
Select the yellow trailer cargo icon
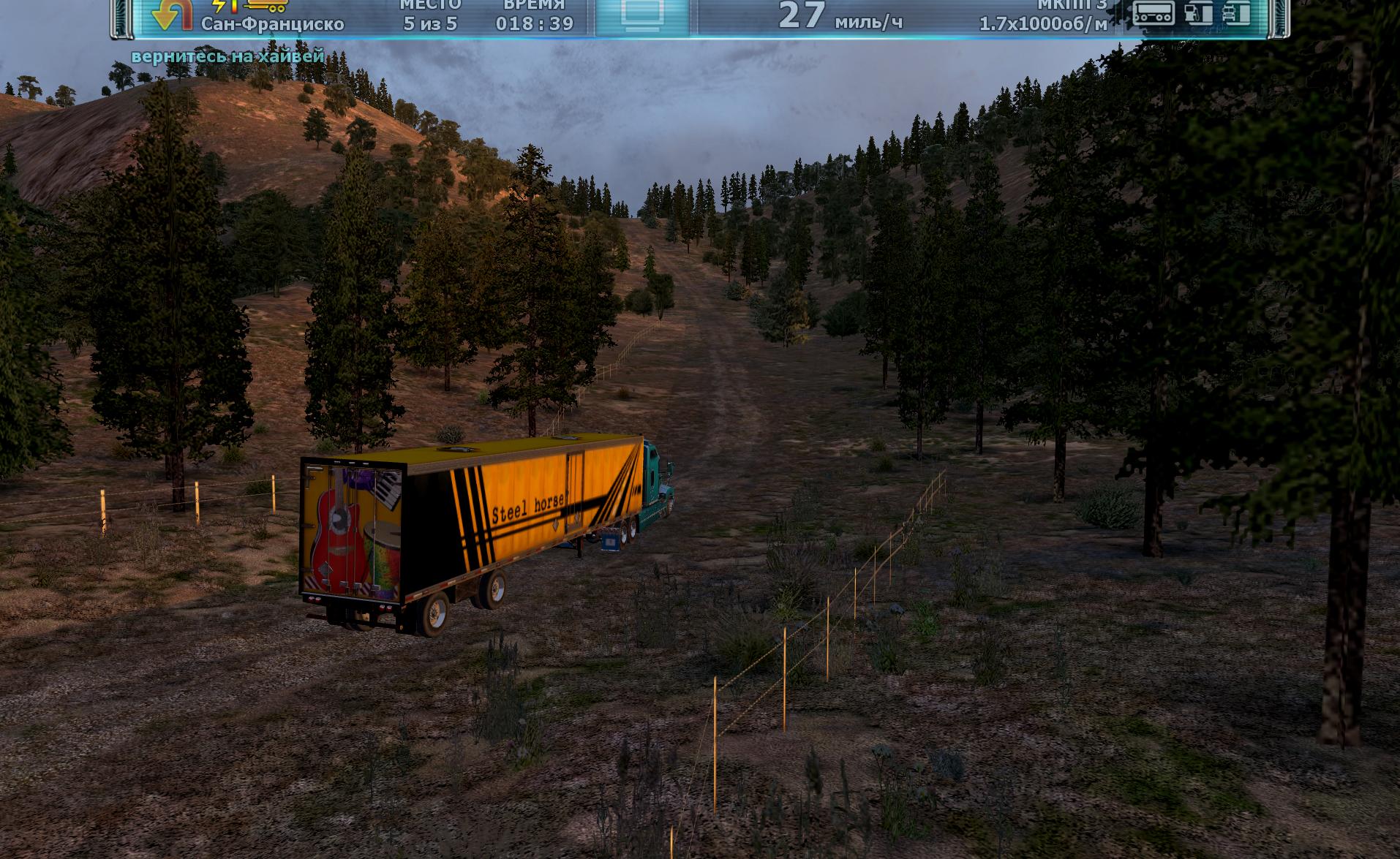(x=267, y=6)
